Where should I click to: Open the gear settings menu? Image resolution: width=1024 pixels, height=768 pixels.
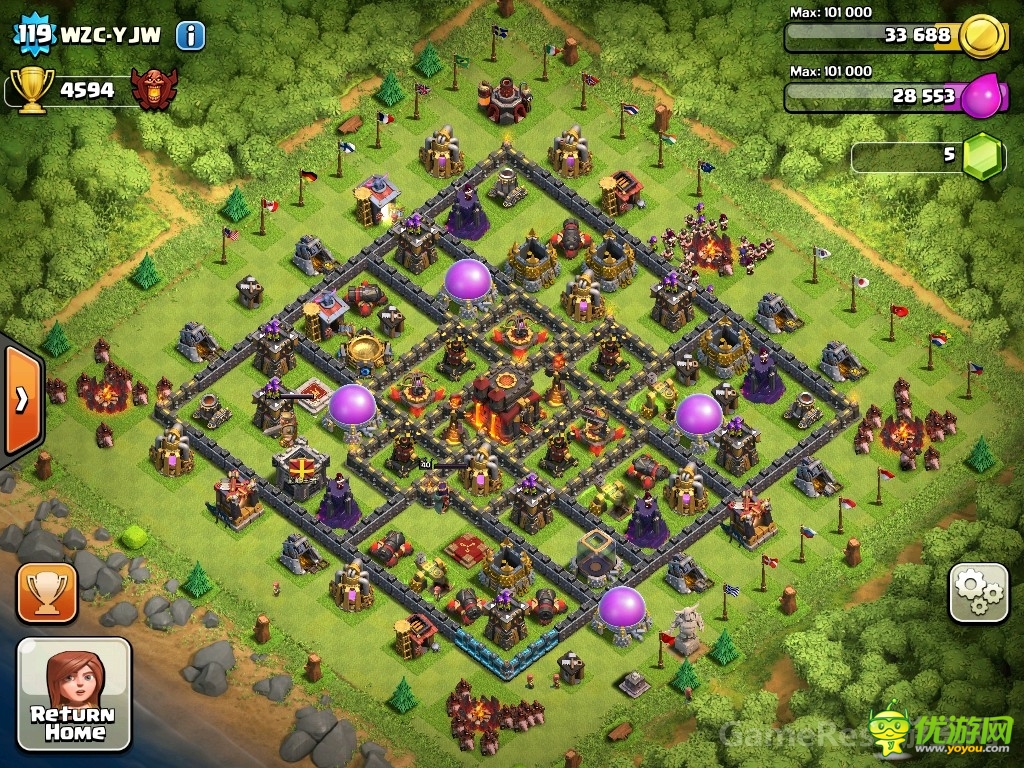point(978,593)
